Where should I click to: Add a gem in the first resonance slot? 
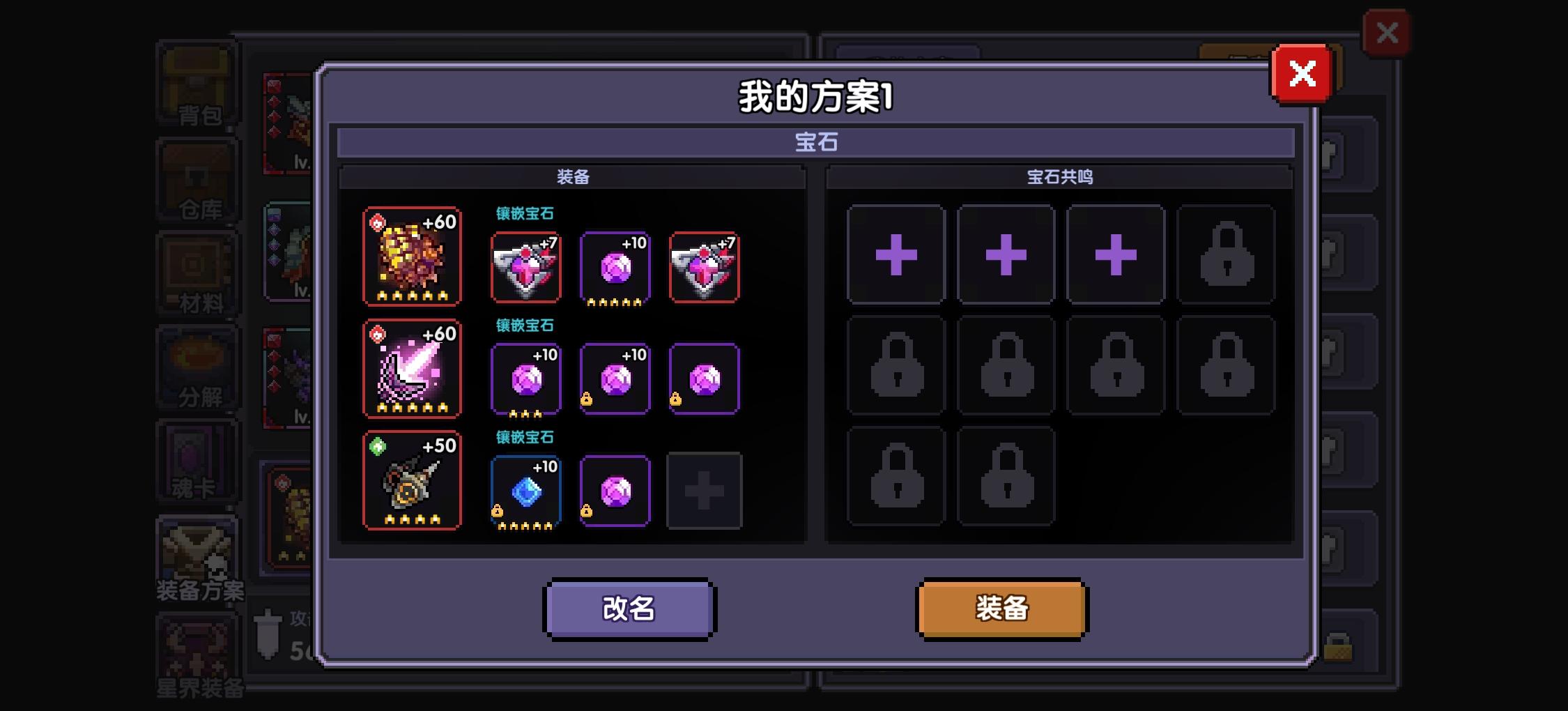tap(896, 254)
